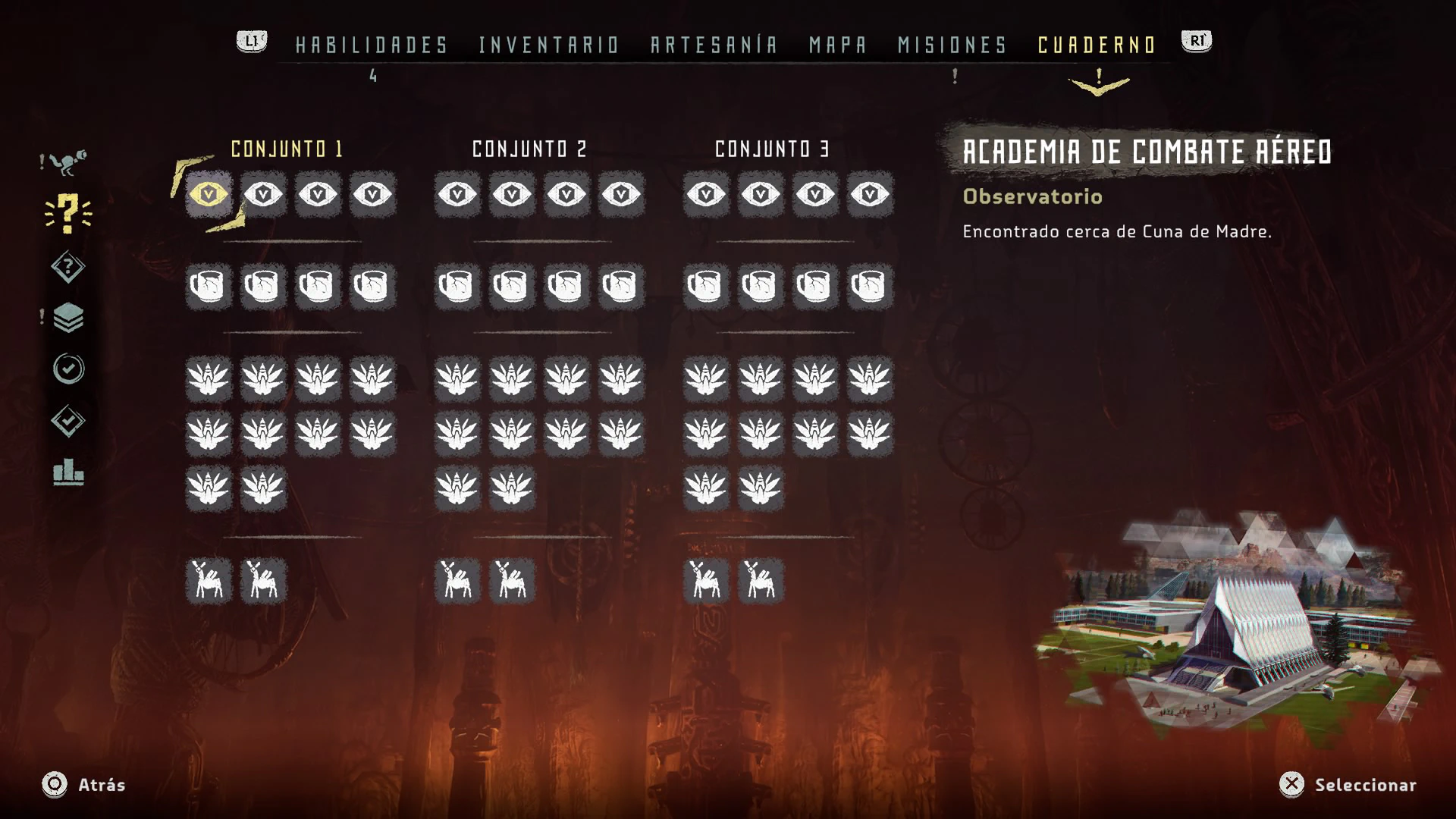Select the Cuaderno tab
The image size is (1456, 819).
(1097, 45)
